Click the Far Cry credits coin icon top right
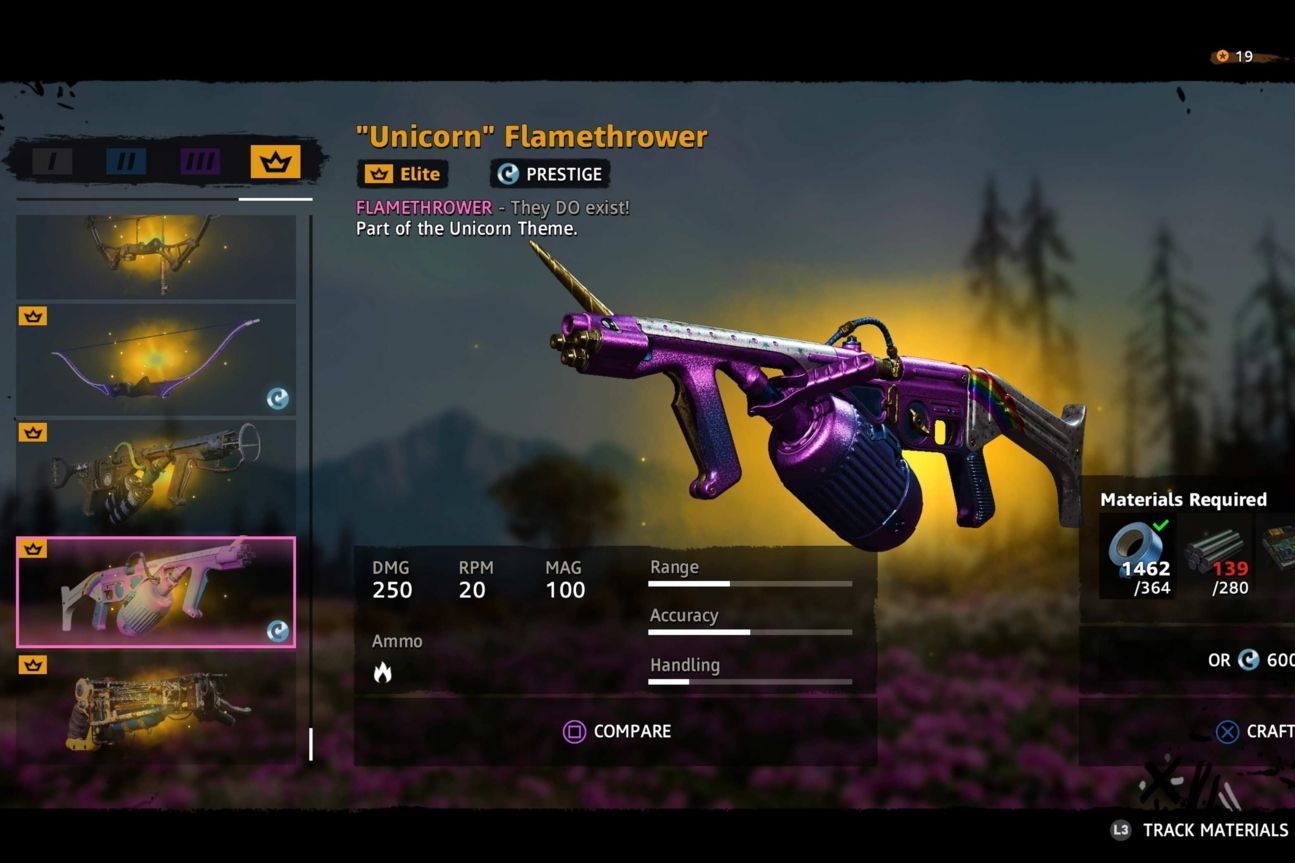The width and height of the screenshot is (1295, 863). tap(1224, 57)
